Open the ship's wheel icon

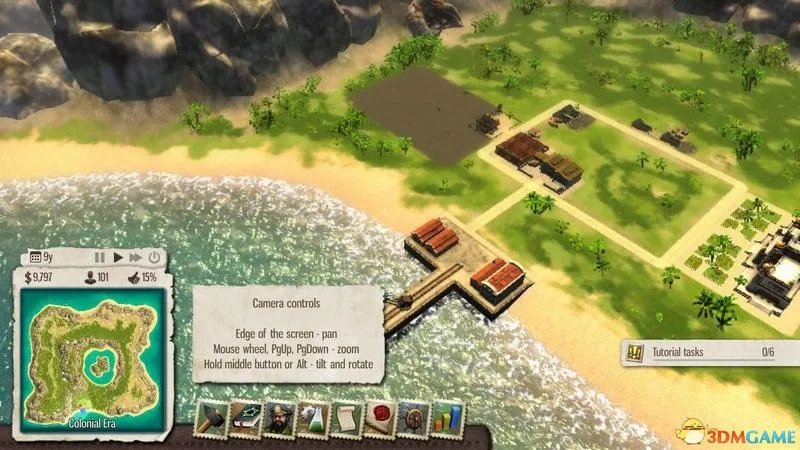click(411, 420)
